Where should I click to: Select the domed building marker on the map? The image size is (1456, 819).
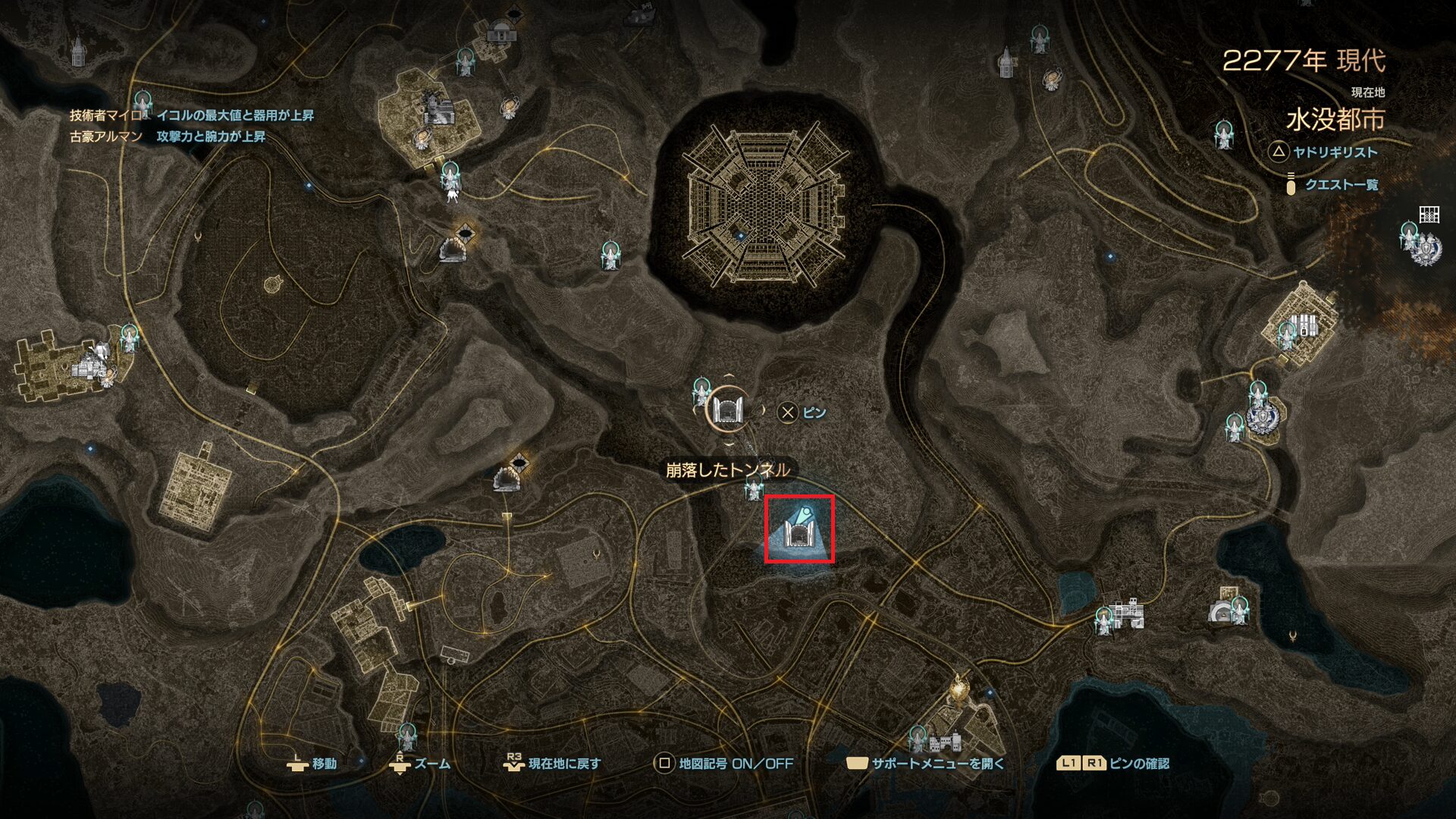(500, 33)
